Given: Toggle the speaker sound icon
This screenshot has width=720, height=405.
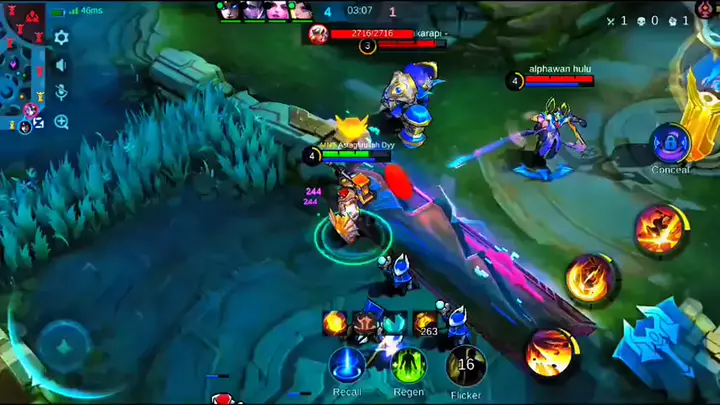Looking at the screenshot, I should point(61,66).
